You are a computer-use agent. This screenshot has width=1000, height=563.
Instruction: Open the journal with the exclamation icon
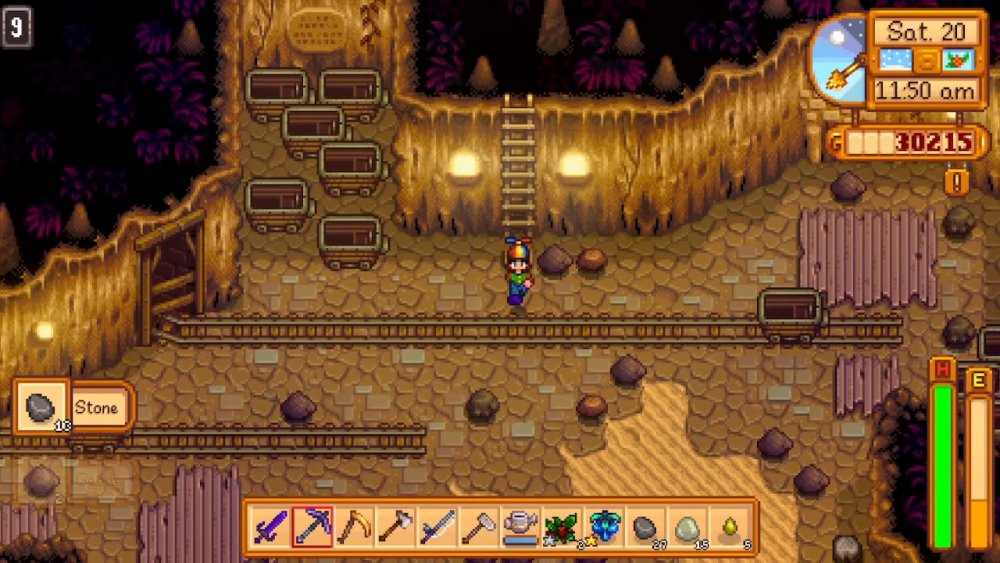click(957, 182)
